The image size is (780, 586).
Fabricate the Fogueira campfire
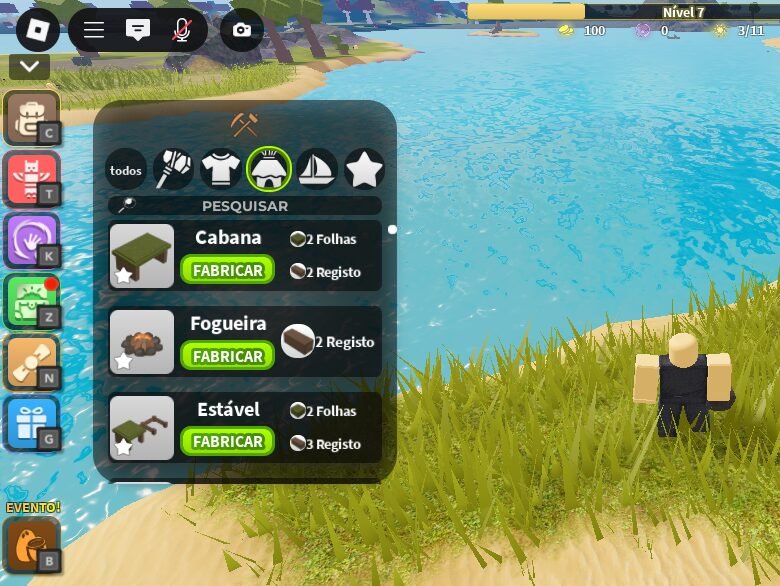pos(227,356)
